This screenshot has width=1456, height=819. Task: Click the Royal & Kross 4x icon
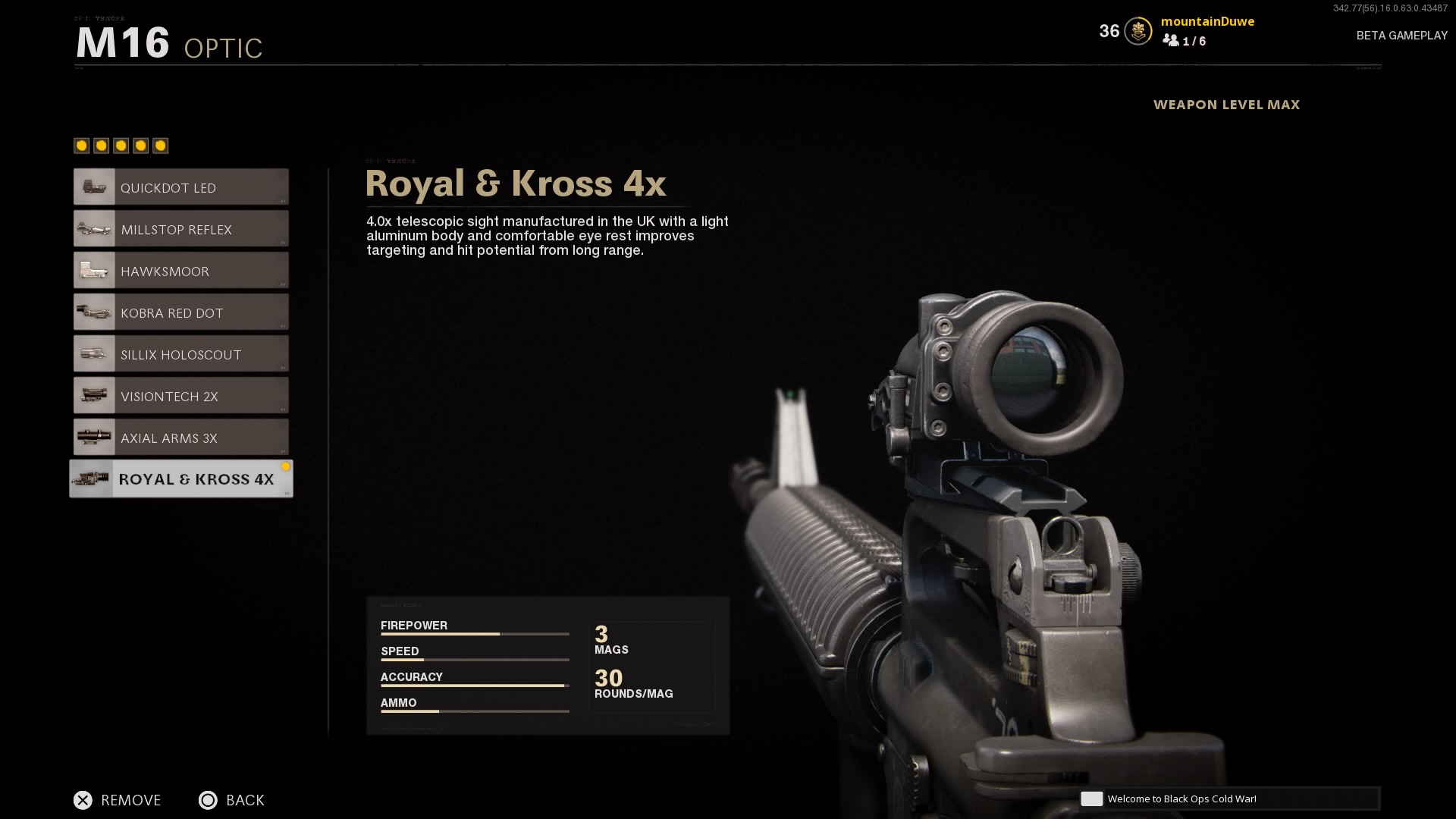click(94, 479)
